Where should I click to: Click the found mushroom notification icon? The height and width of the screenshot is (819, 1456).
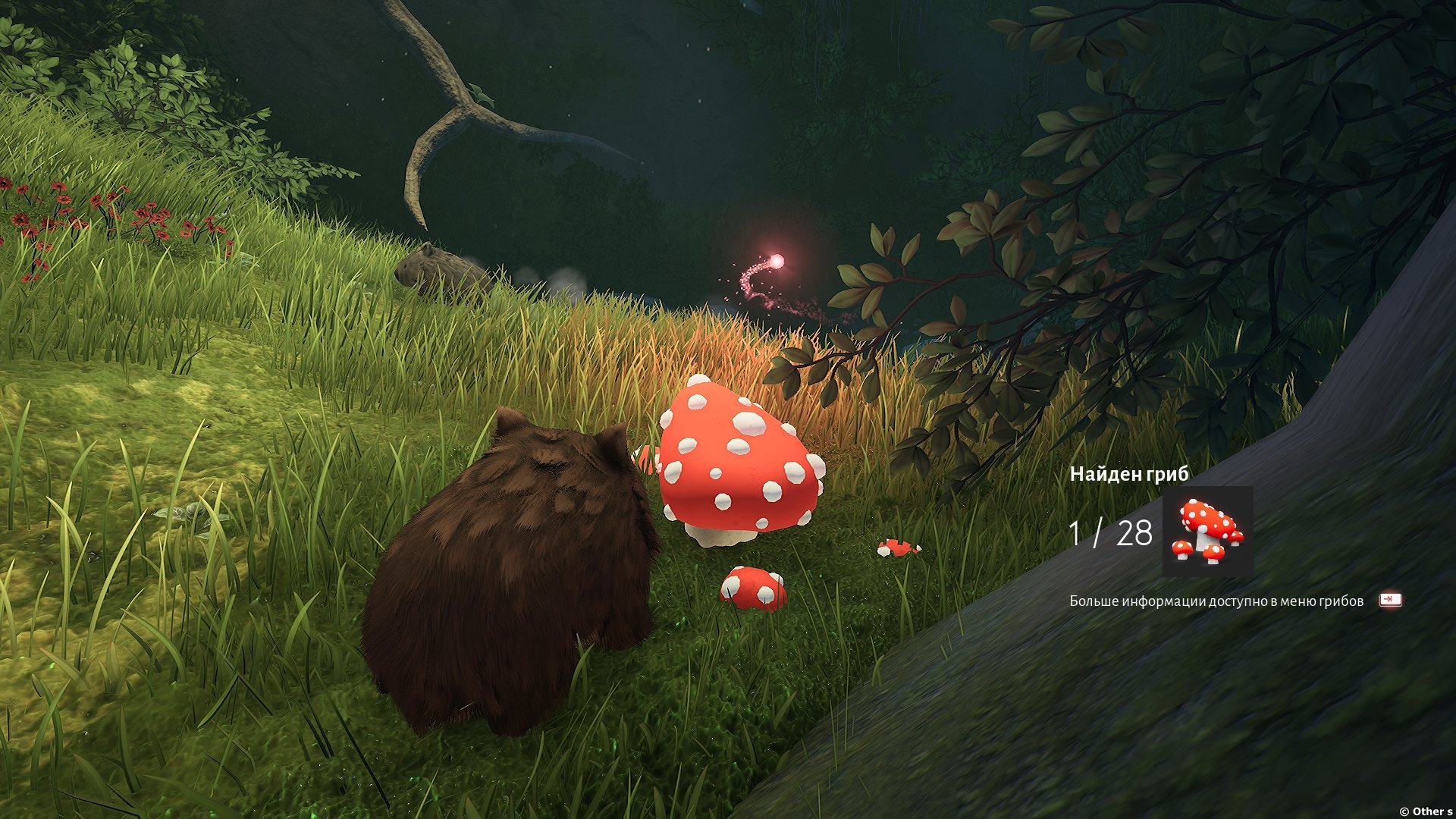pos(1207,531)
